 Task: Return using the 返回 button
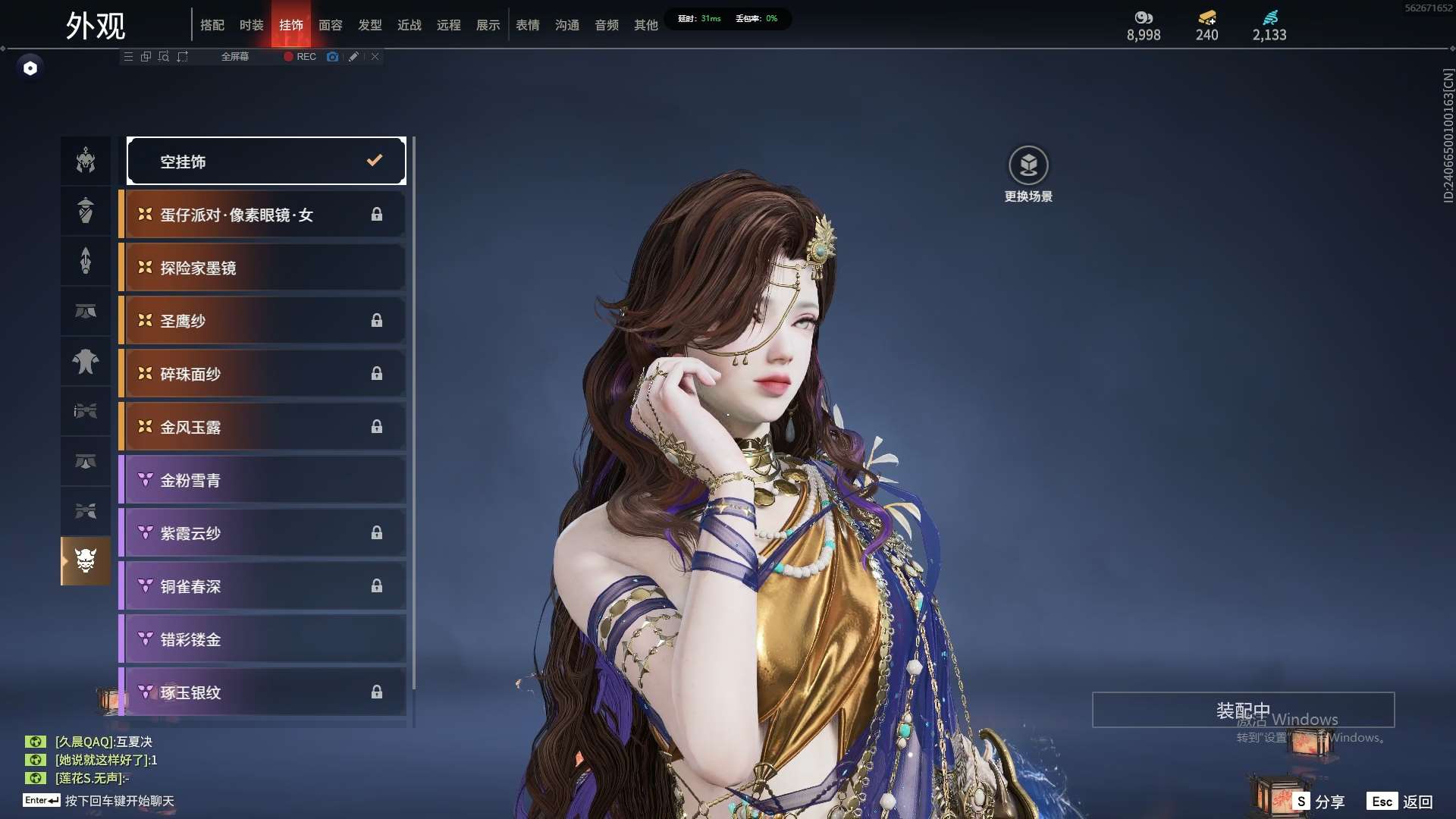click(x=1401, y=801)
